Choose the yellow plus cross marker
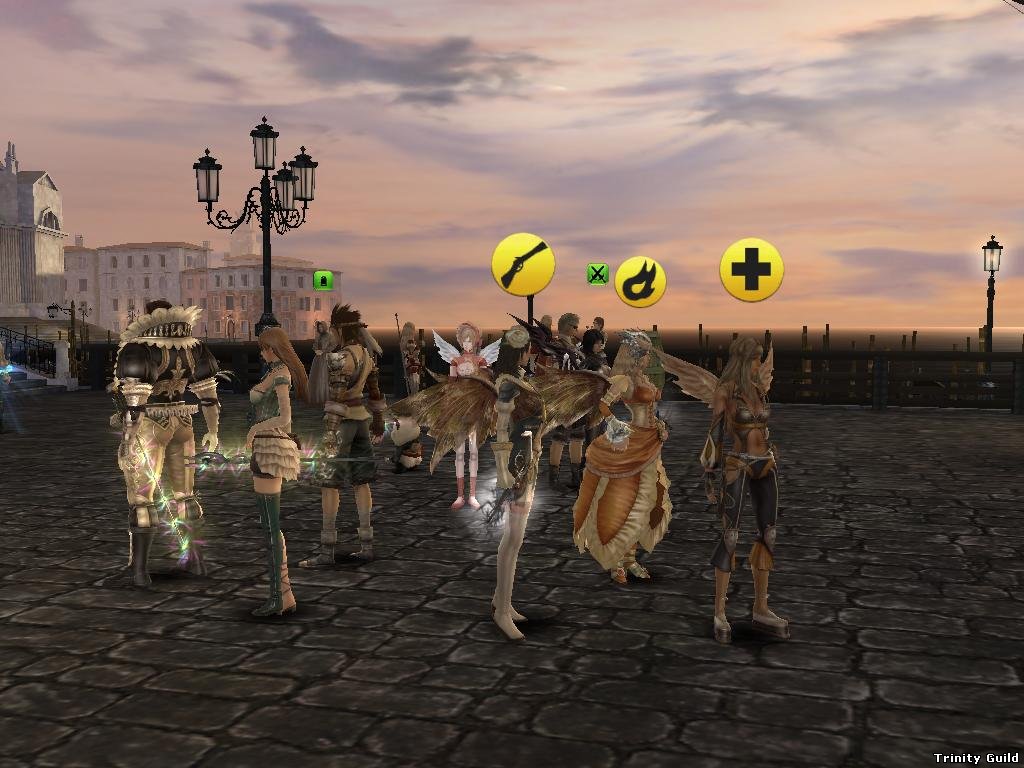The width and height of the screenshot is (1024, 768). tap(751, 269)
